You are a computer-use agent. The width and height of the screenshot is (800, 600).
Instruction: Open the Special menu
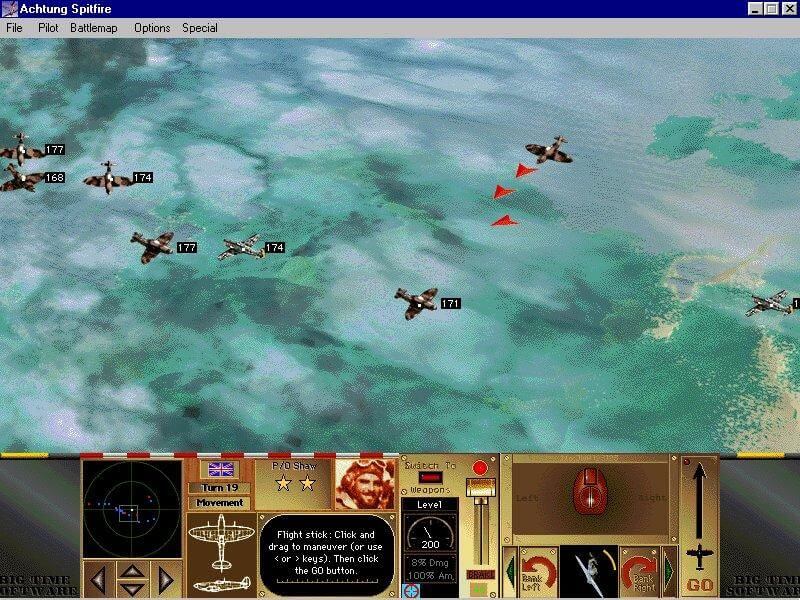(x=200, y=28)
